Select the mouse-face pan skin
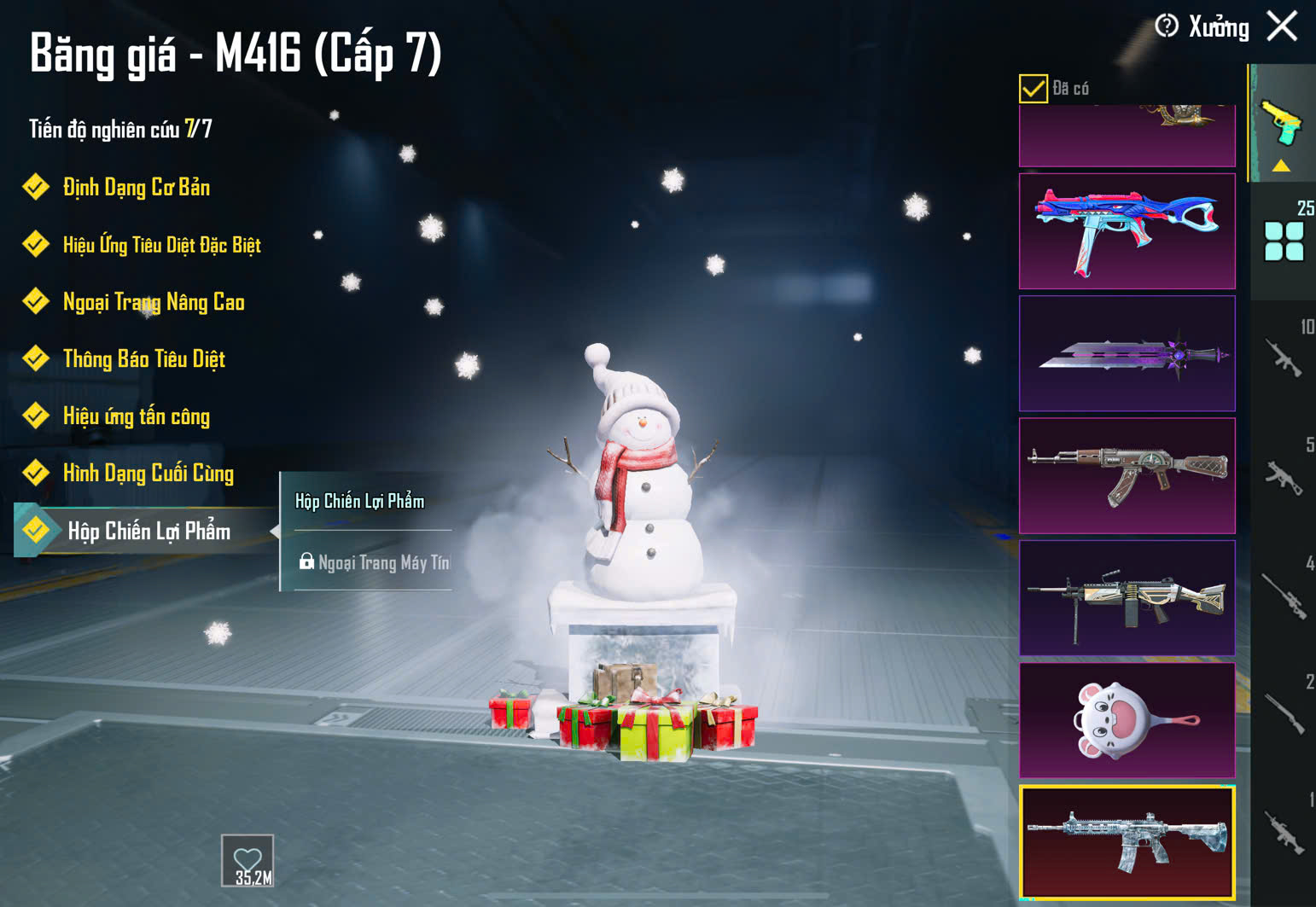The height and width of the screenshot is (907, 1316). pos(1127,720)
